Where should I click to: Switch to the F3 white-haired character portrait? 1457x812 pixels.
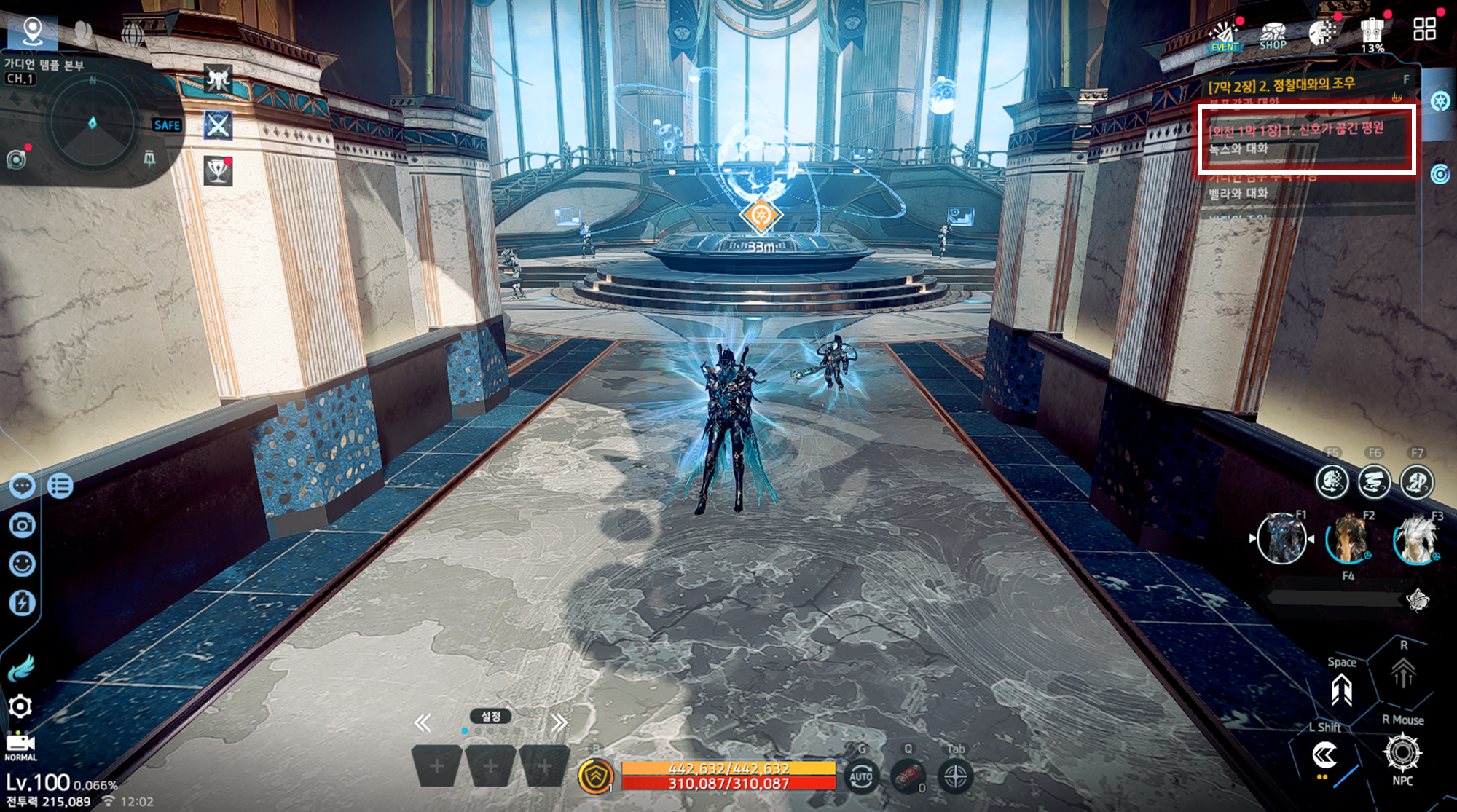point(1415,540)
